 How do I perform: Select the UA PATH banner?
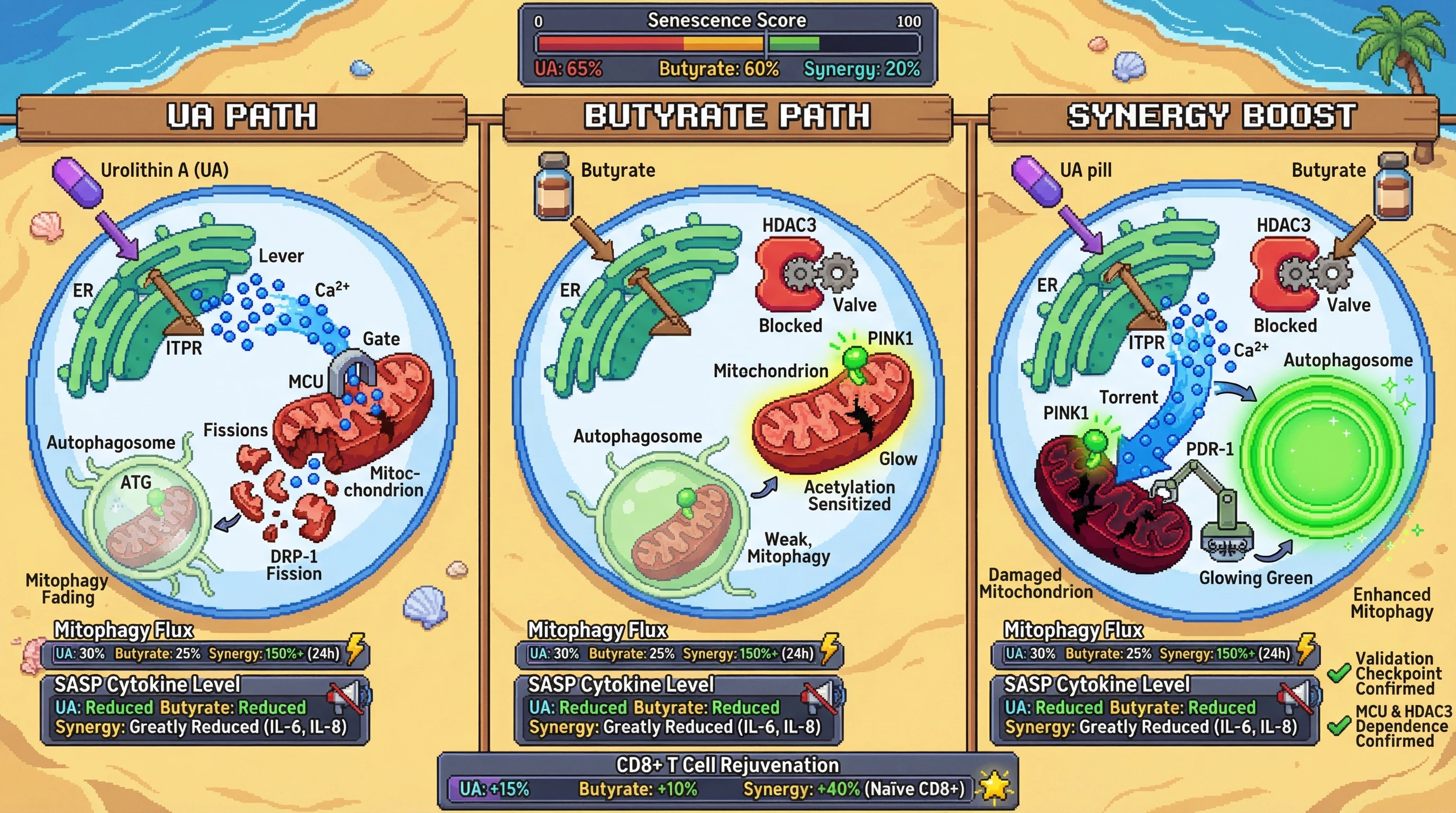click(241, 116)
